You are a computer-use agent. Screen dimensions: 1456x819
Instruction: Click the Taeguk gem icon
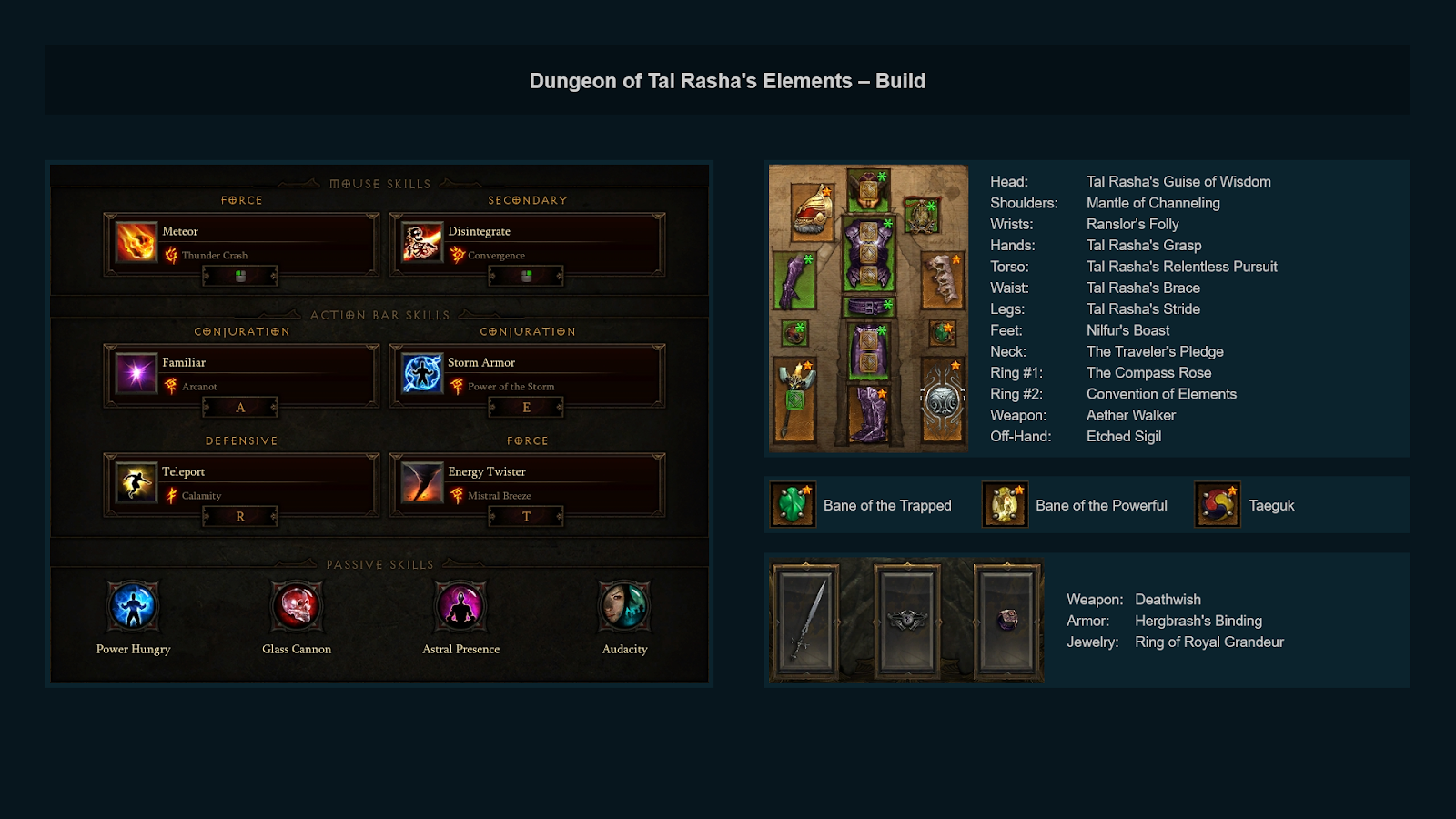[x=1217, y=504]
